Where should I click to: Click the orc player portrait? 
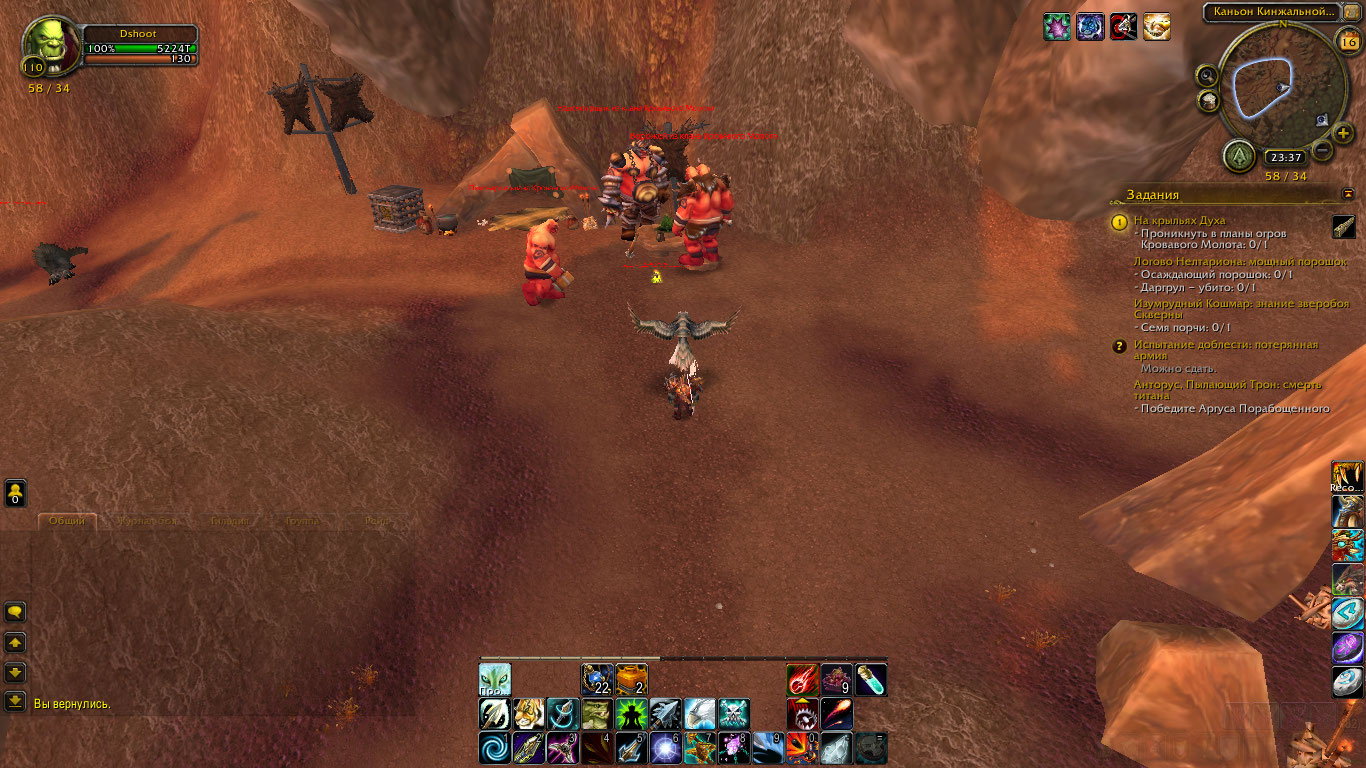point(50,44)
